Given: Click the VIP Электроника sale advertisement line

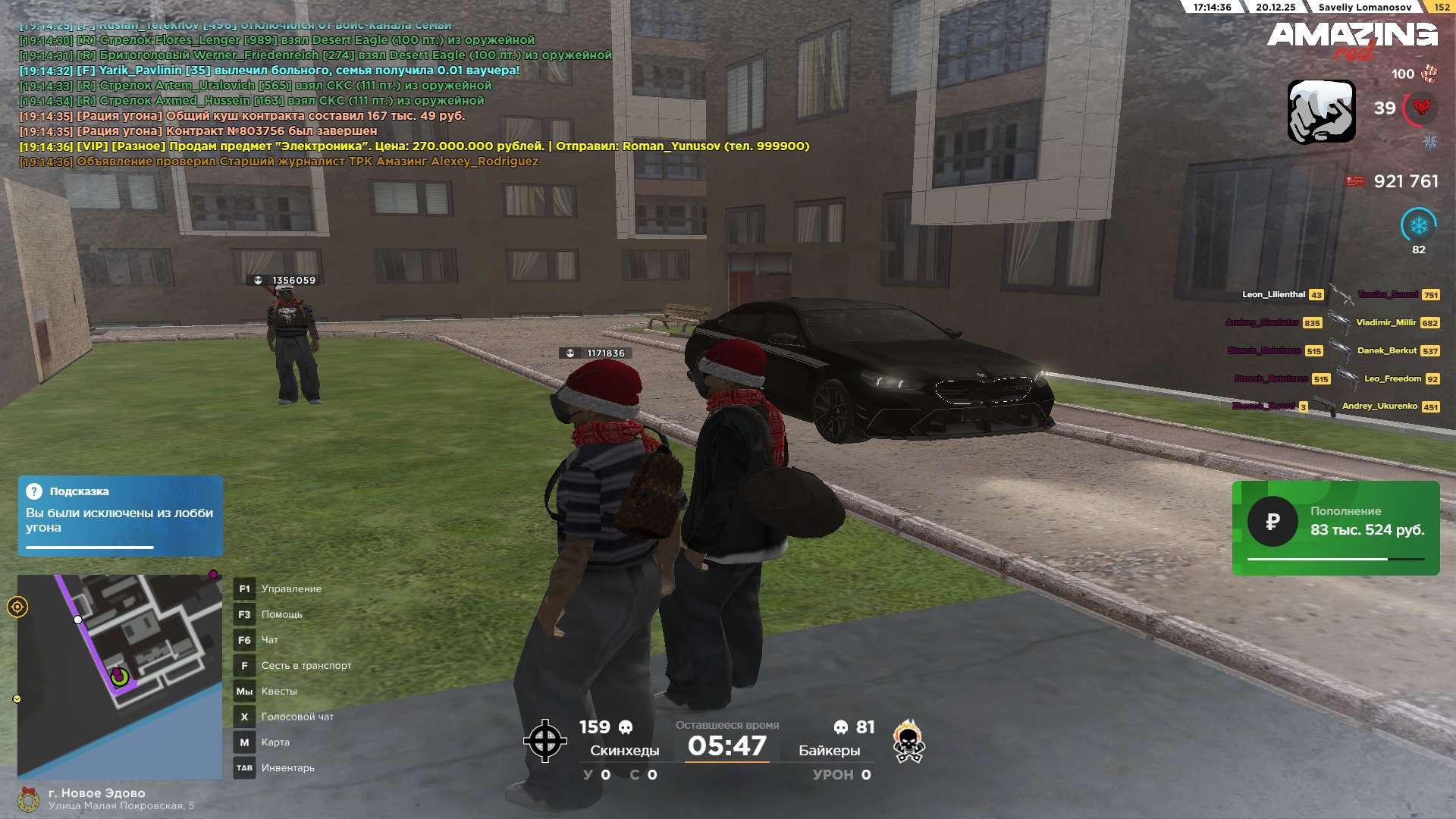Looking at the screenshot, I should coord(414,146).
